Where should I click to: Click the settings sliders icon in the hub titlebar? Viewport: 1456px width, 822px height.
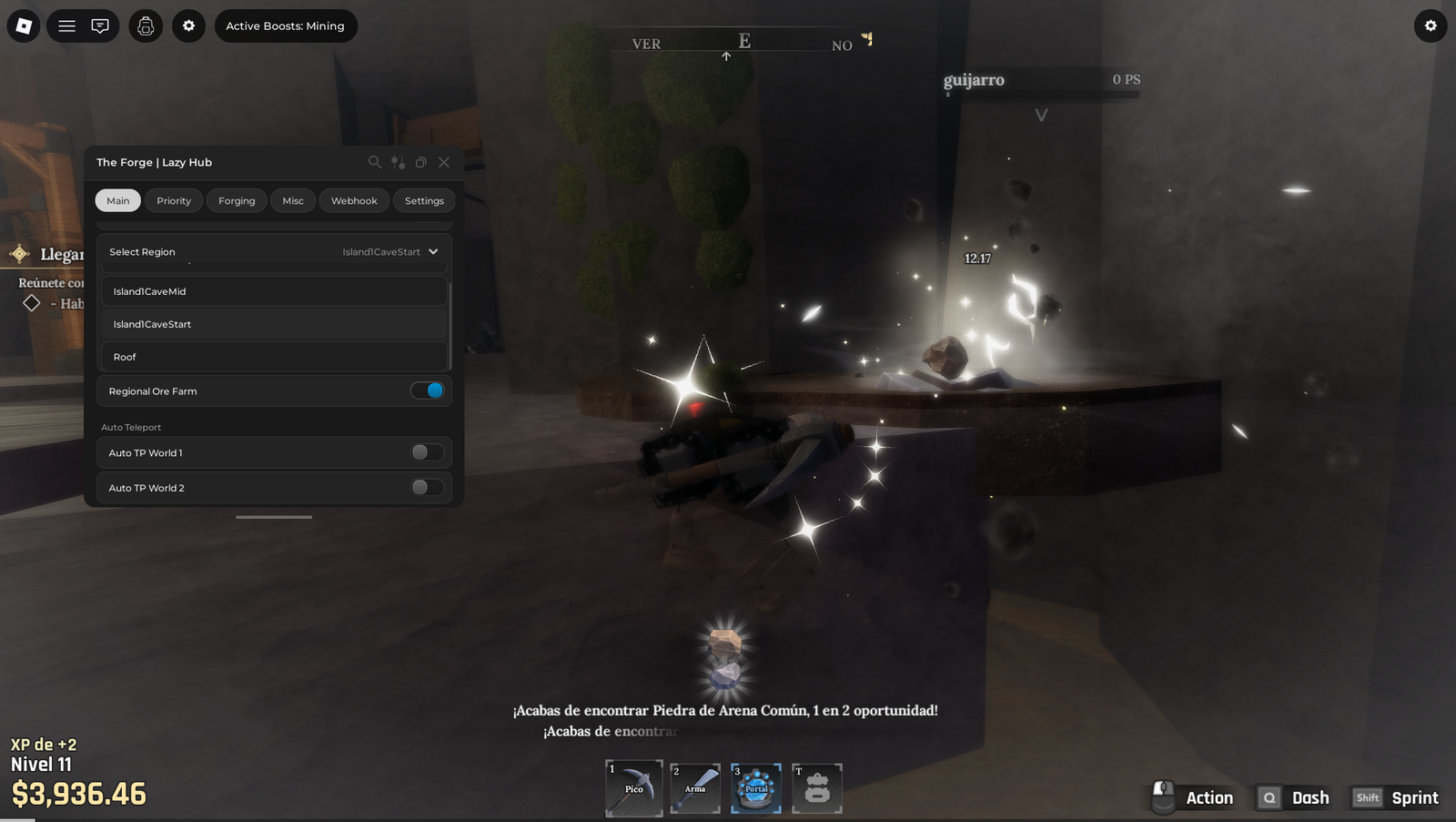click(397, 162)
